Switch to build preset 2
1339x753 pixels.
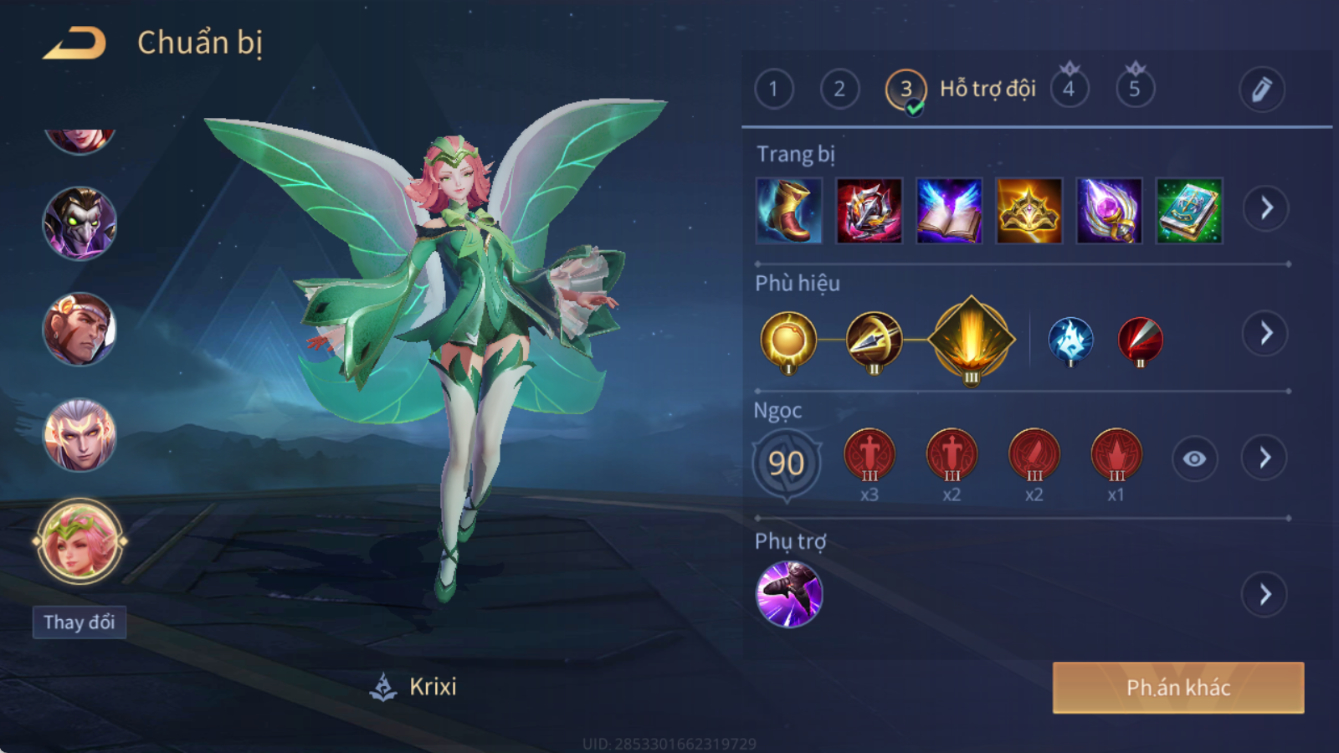(x=839, y=90)
